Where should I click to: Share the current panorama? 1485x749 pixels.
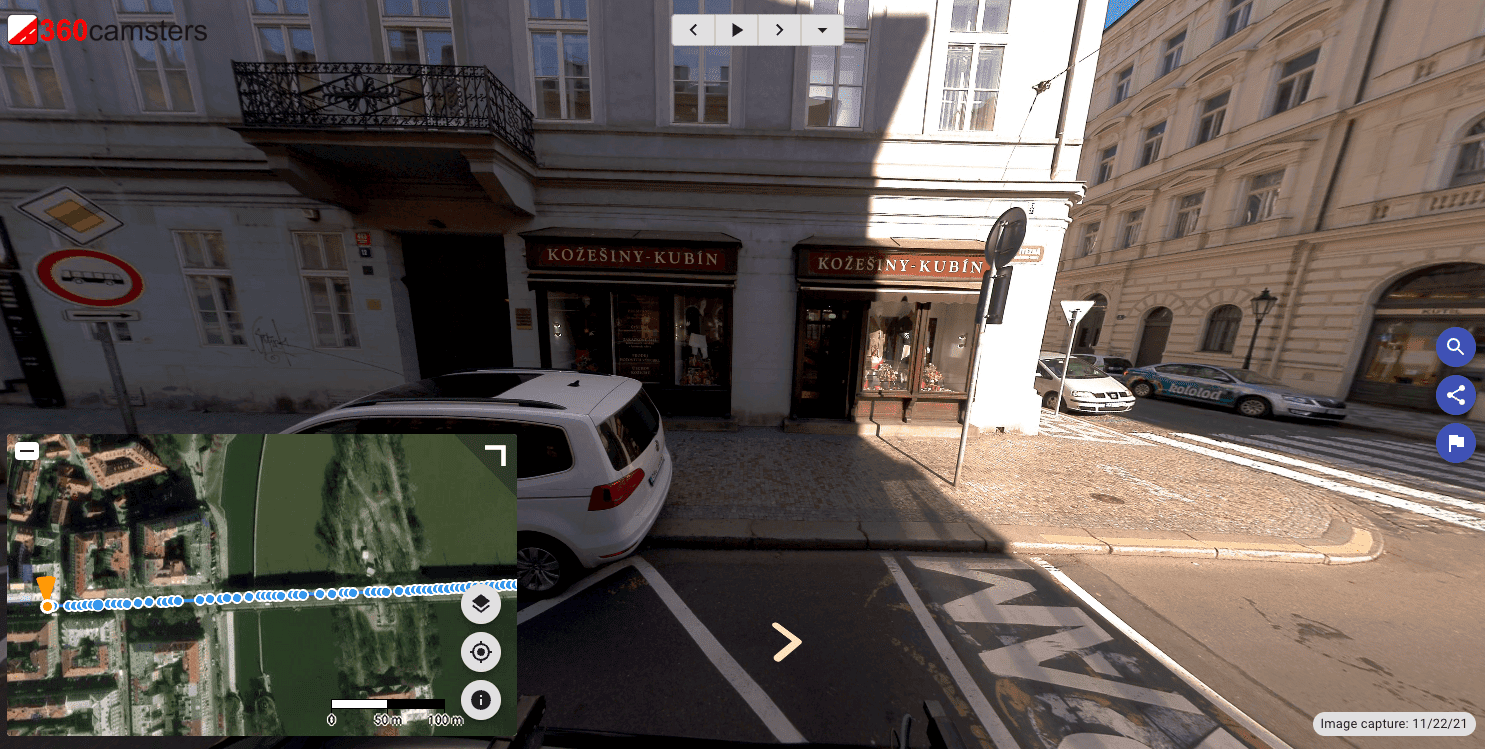point(1456,395)
